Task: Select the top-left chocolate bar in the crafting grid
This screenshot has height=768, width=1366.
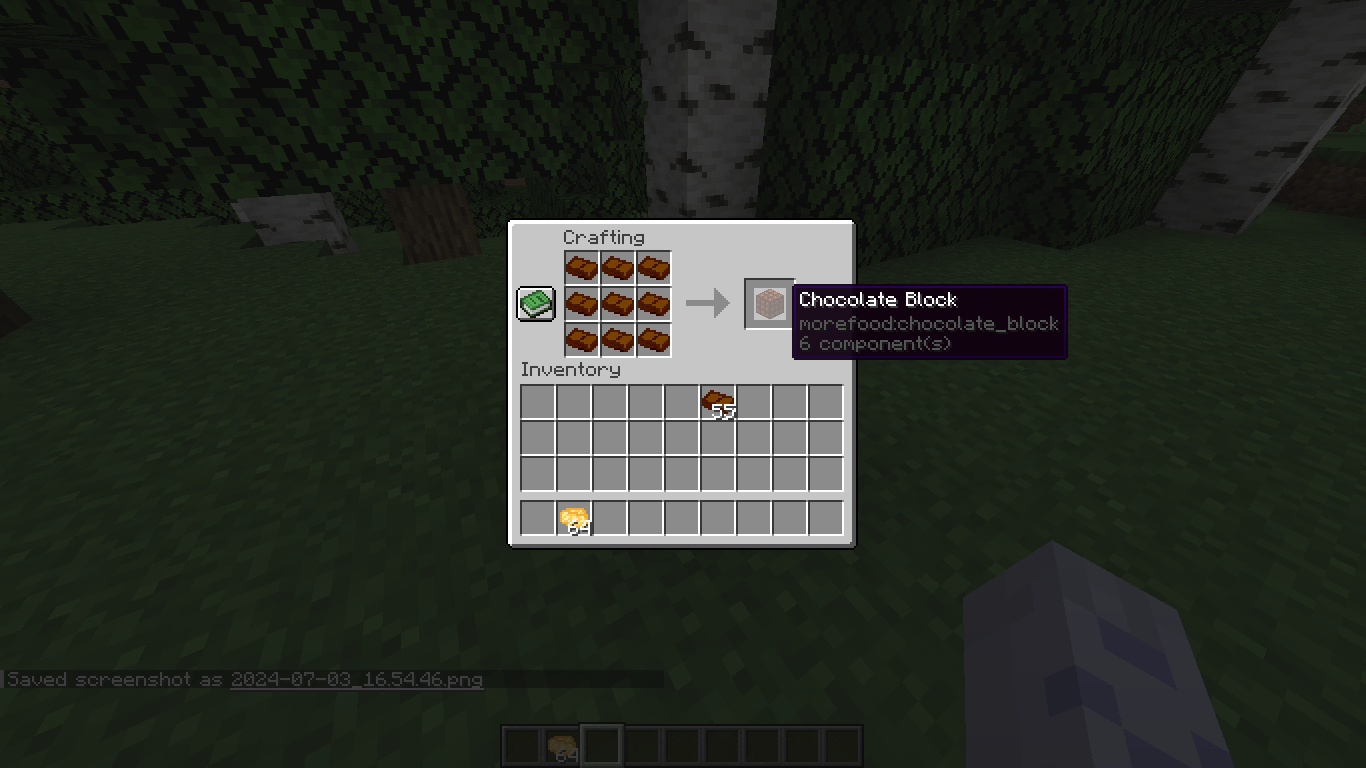Action: pyautogui.click(x=581, y=266)
